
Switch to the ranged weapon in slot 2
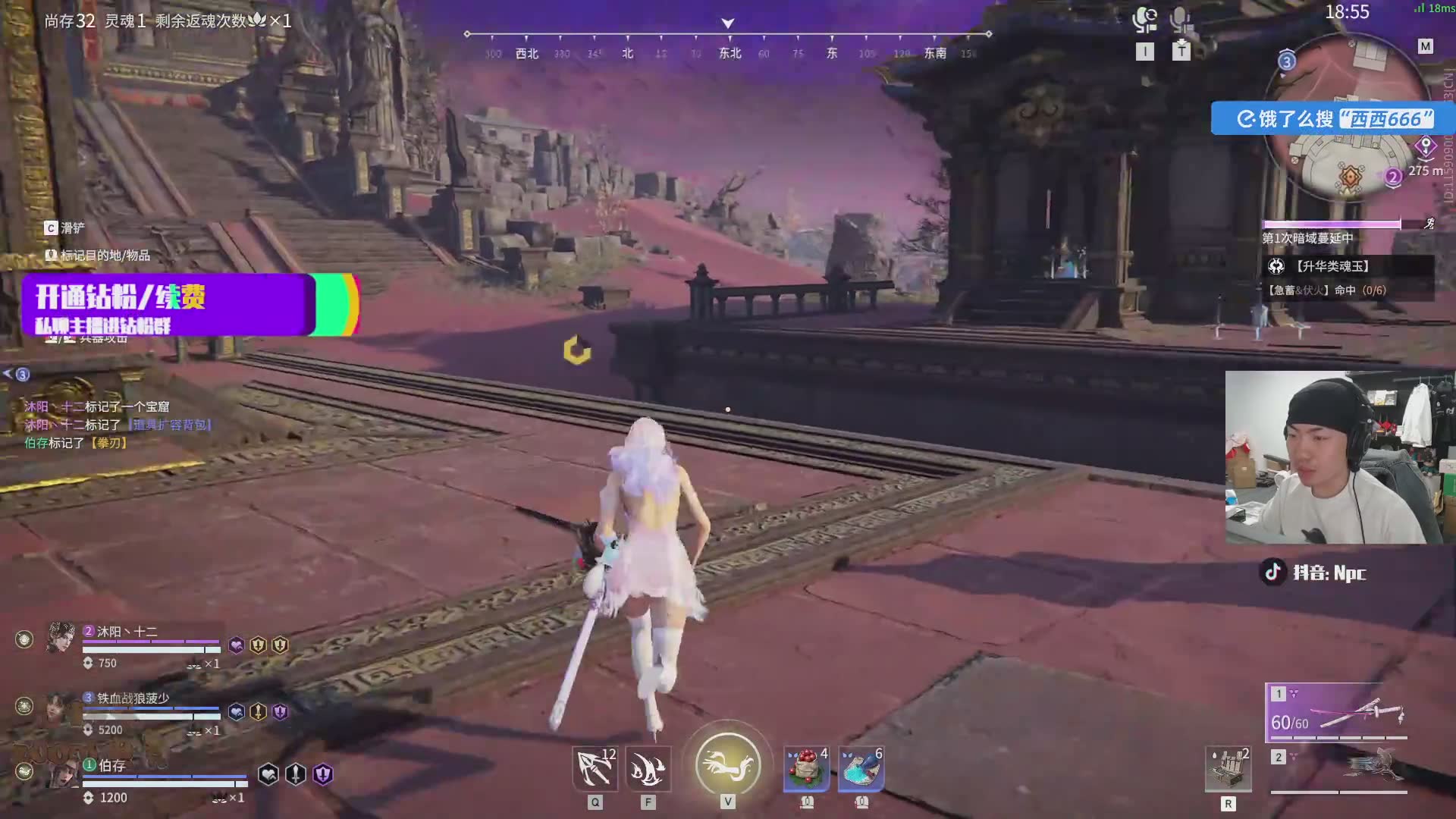[x=1338, y=769]
